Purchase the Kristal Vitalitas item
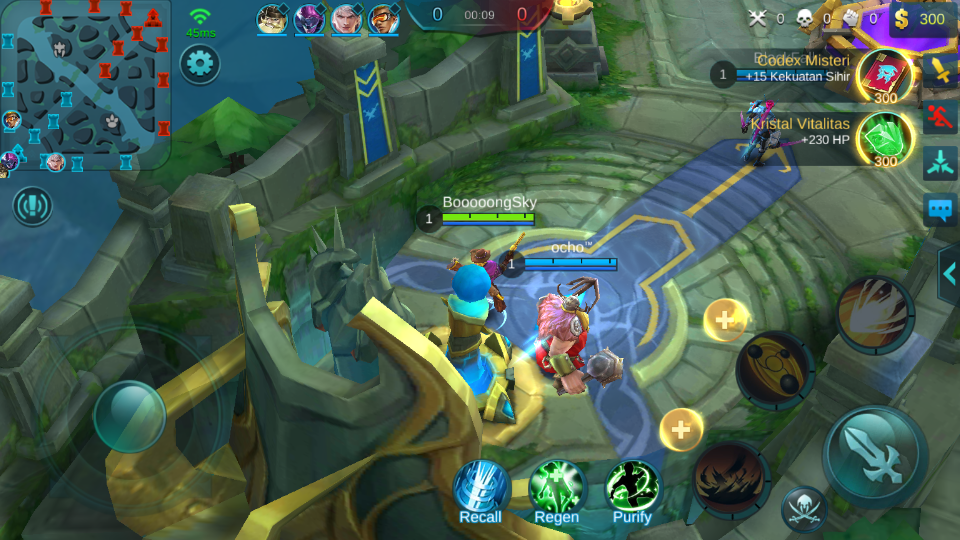Screen dimensions: 960x540 click(x=884, y=138)
